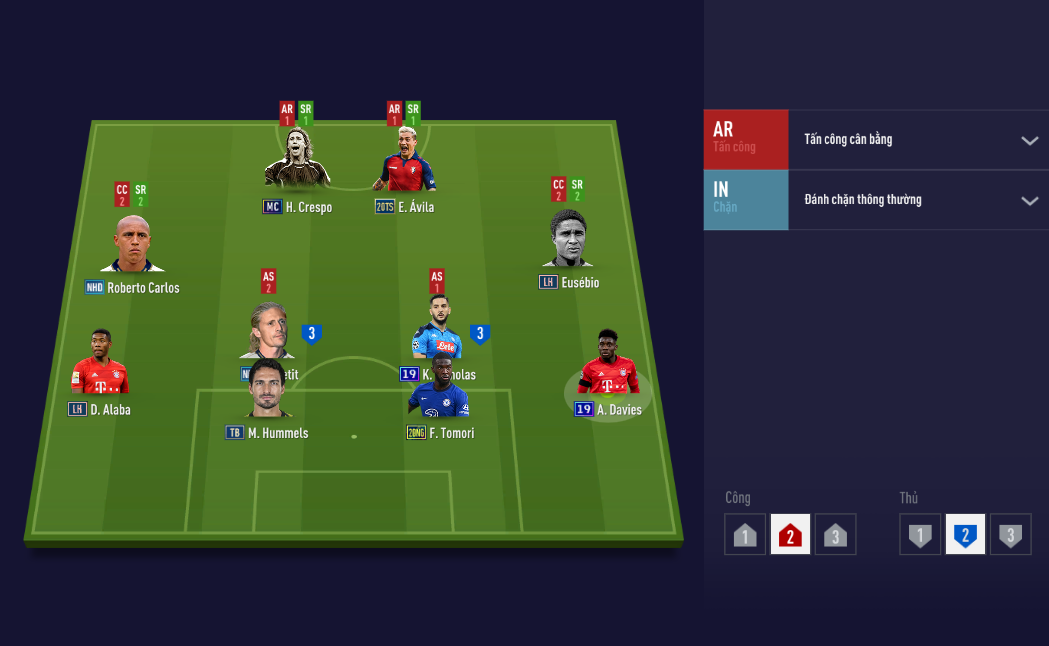
Task: Select Công level 1
Action: (745, 535)
